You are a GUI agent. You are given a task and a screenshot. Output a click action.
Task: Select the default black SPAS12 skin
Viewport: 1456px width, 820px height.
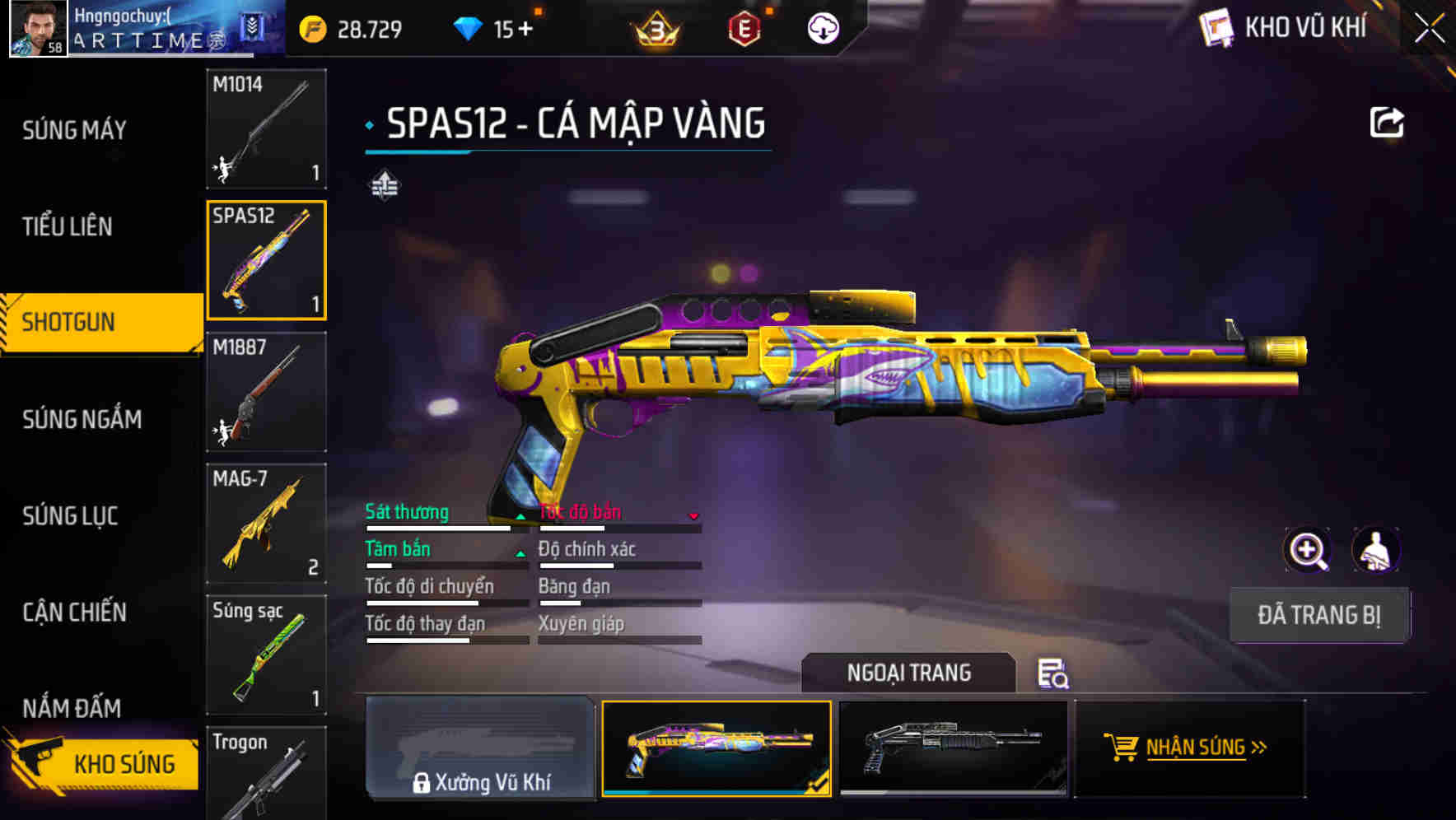click(x=953, y=748)
